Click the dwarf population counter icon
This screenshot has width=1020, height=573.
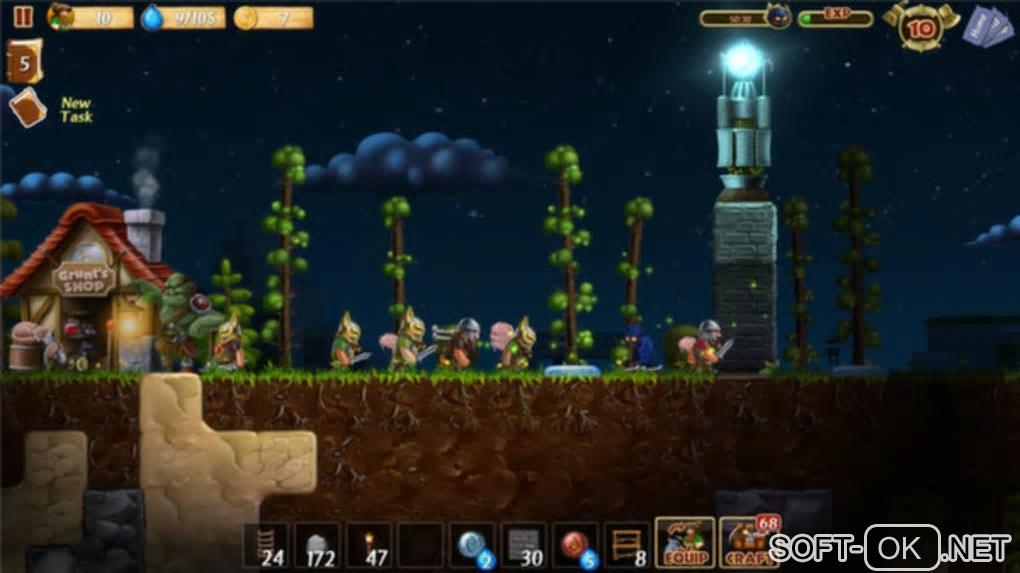click(62, 17)
